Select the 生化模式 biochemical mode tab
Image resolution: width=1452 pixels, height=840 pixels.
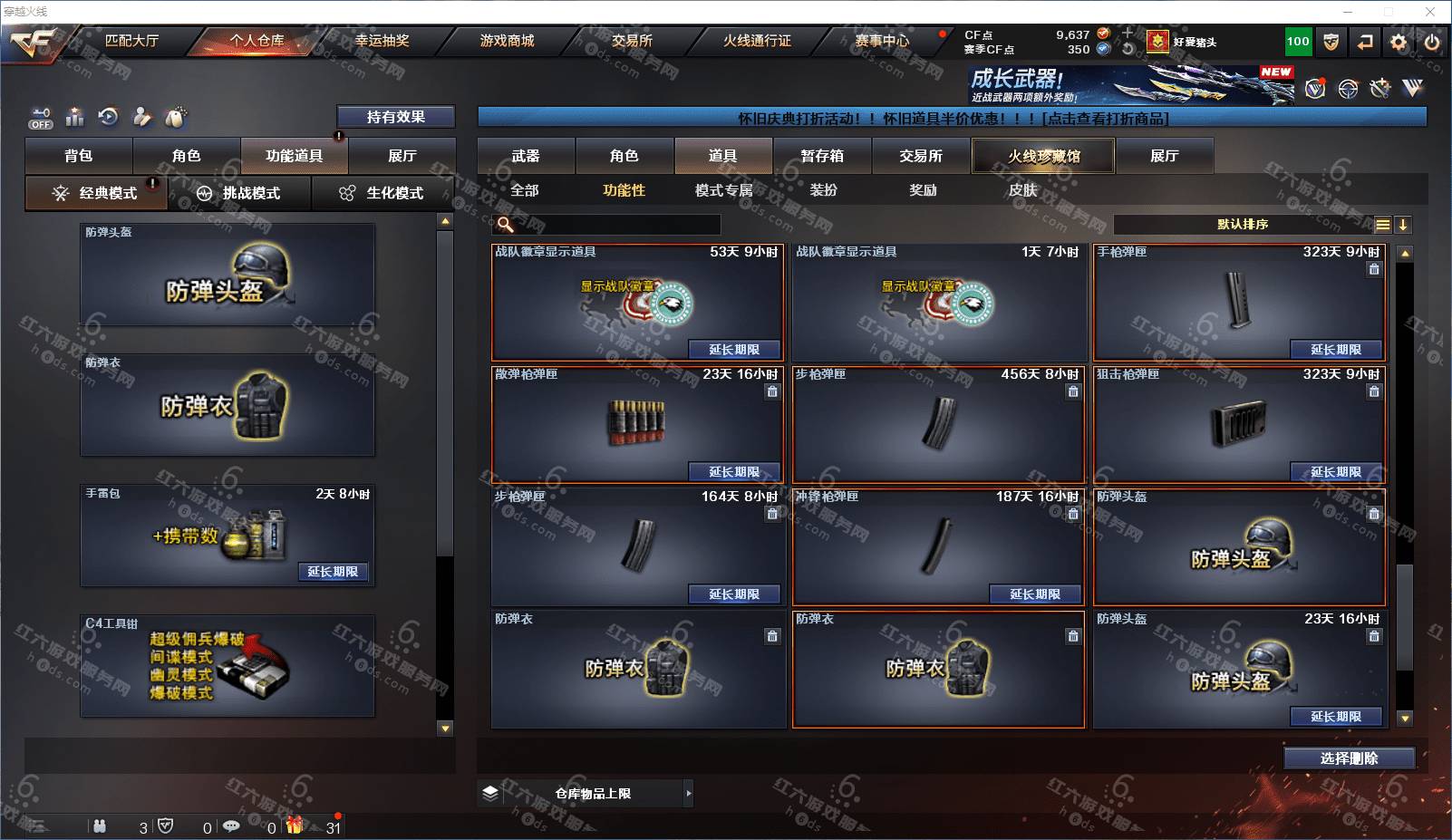click(382, 193)
